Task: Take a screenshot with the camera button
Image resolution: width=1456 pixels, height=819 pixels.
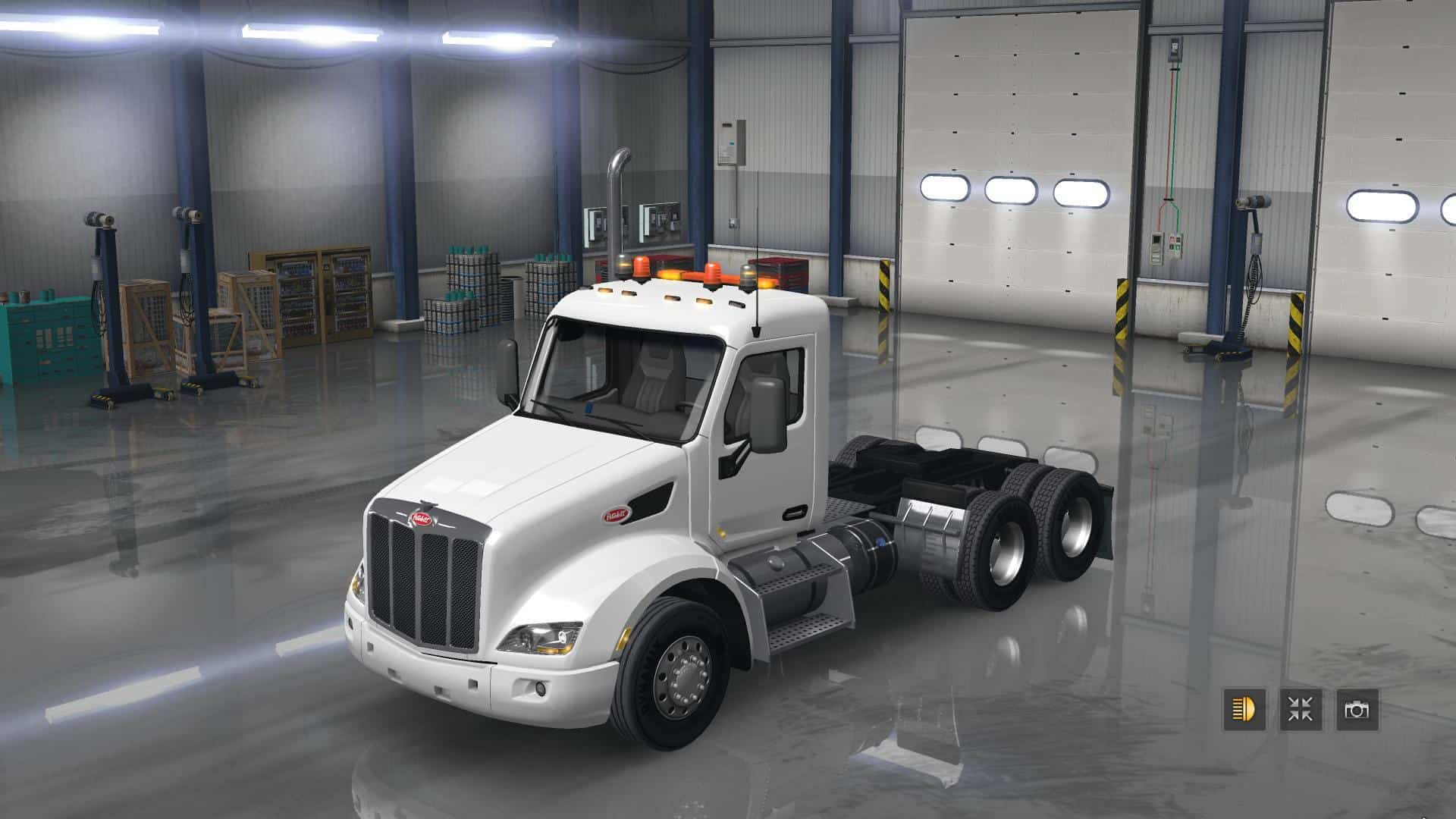Action: pyautogui.click(x=1357, y=710)
